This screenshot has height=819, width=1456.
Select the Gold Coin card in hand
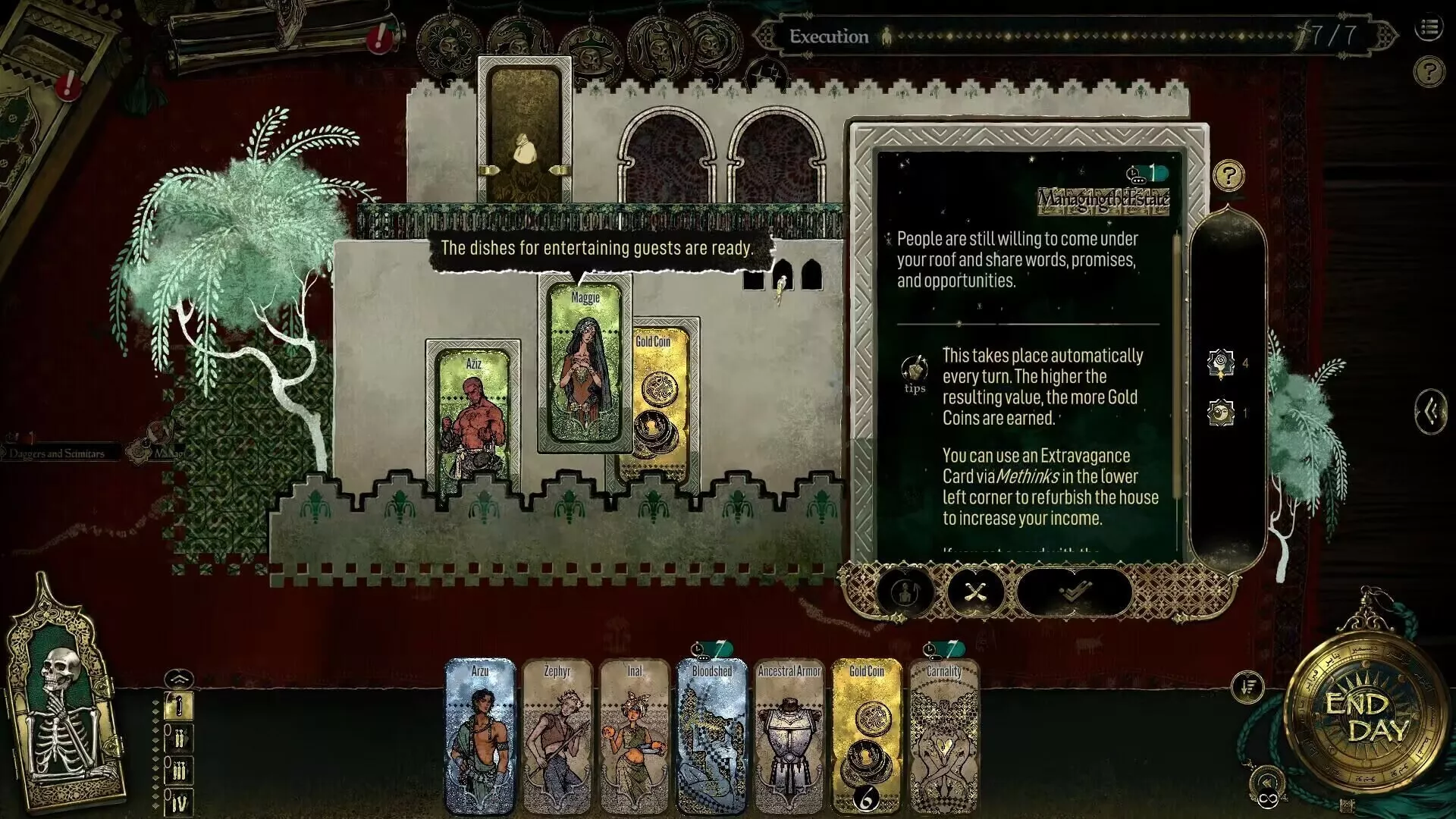point(867,736)
